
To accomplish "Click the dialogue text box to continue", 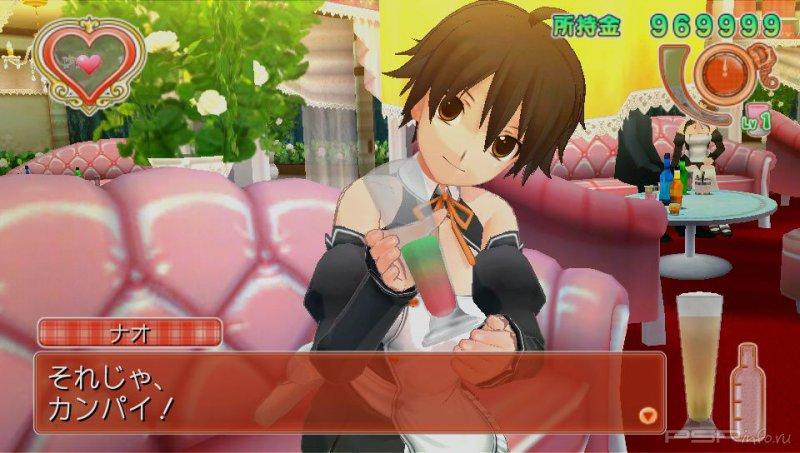I will (x=340, y=391).
